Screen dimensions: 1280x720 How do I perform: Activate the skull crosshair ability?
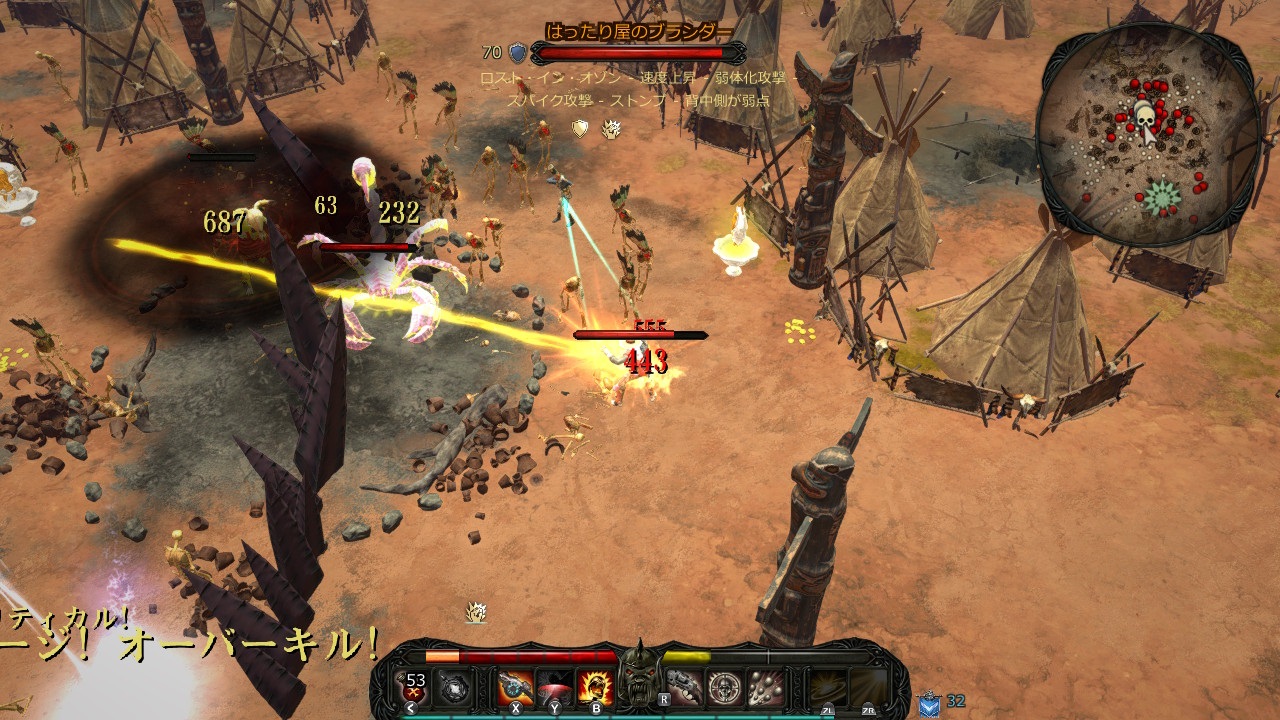tap(725, 687)
